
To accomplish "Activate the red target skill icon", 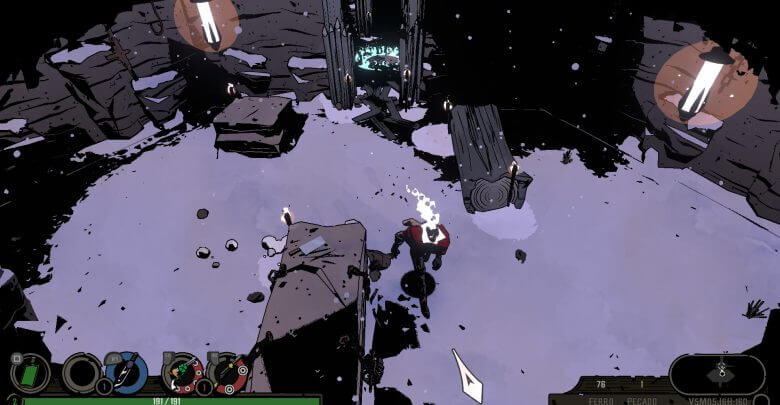I will [228, 373].
